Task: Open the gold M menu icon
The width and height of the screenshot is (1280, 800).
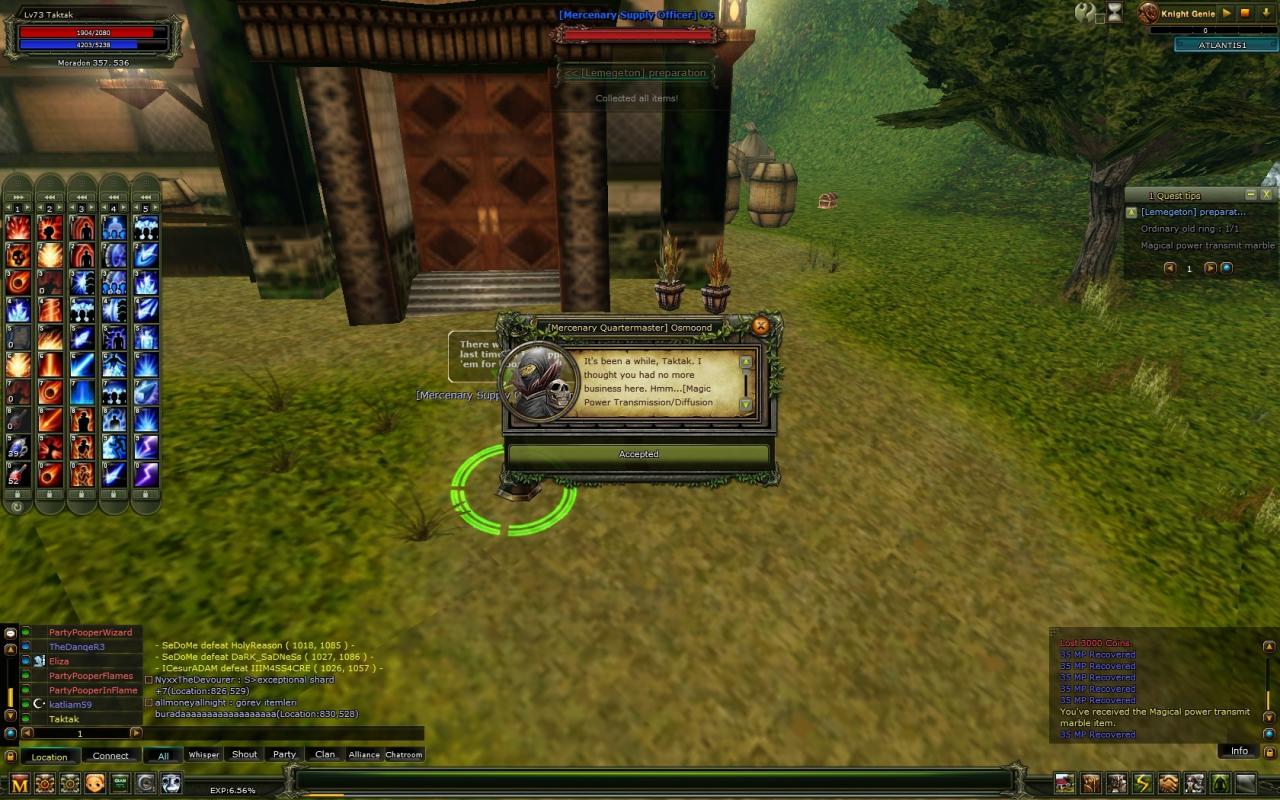Action: coord(19,783)
